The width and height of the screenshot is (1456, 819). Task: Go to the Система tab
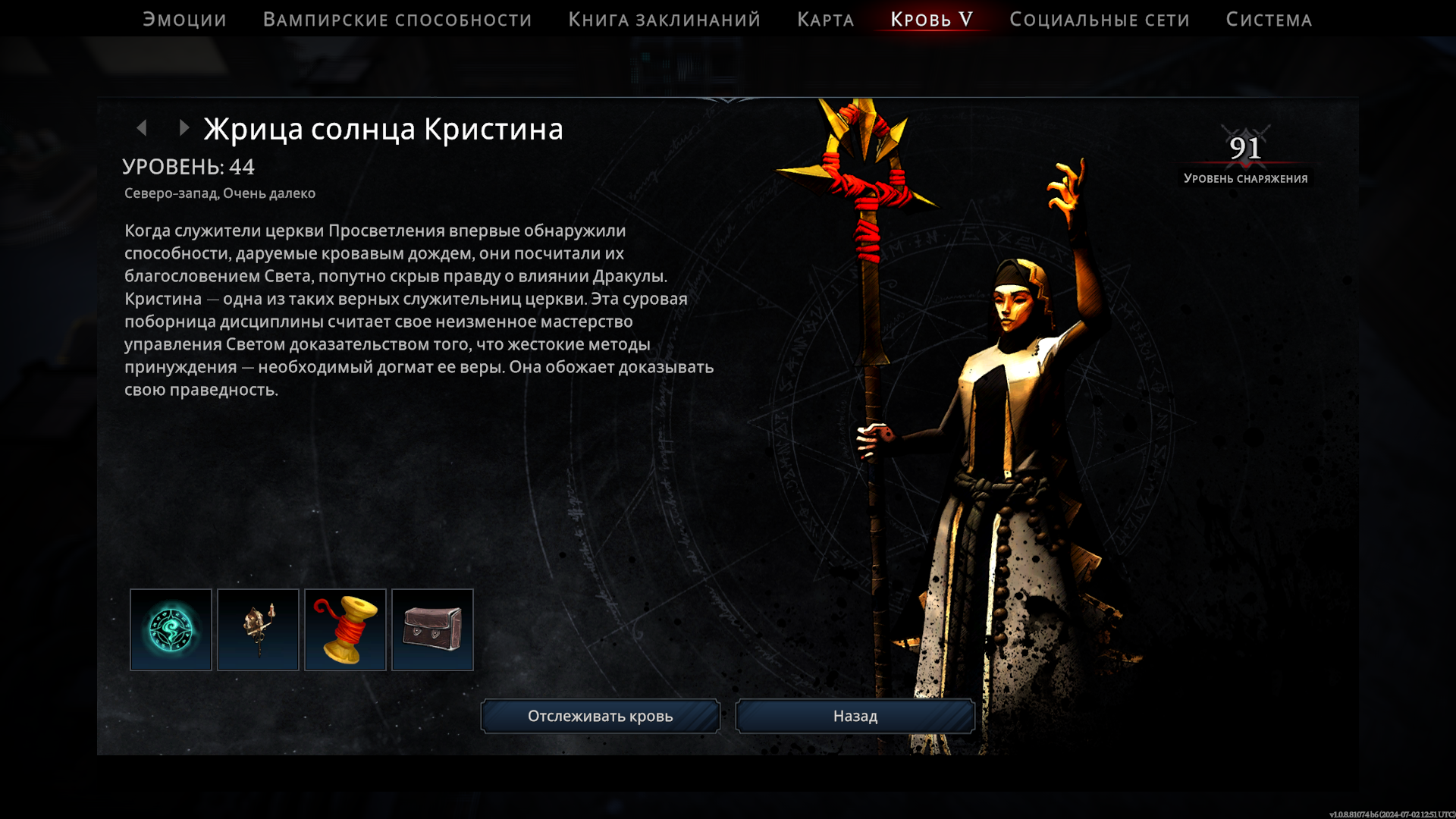pos(1269,20)
